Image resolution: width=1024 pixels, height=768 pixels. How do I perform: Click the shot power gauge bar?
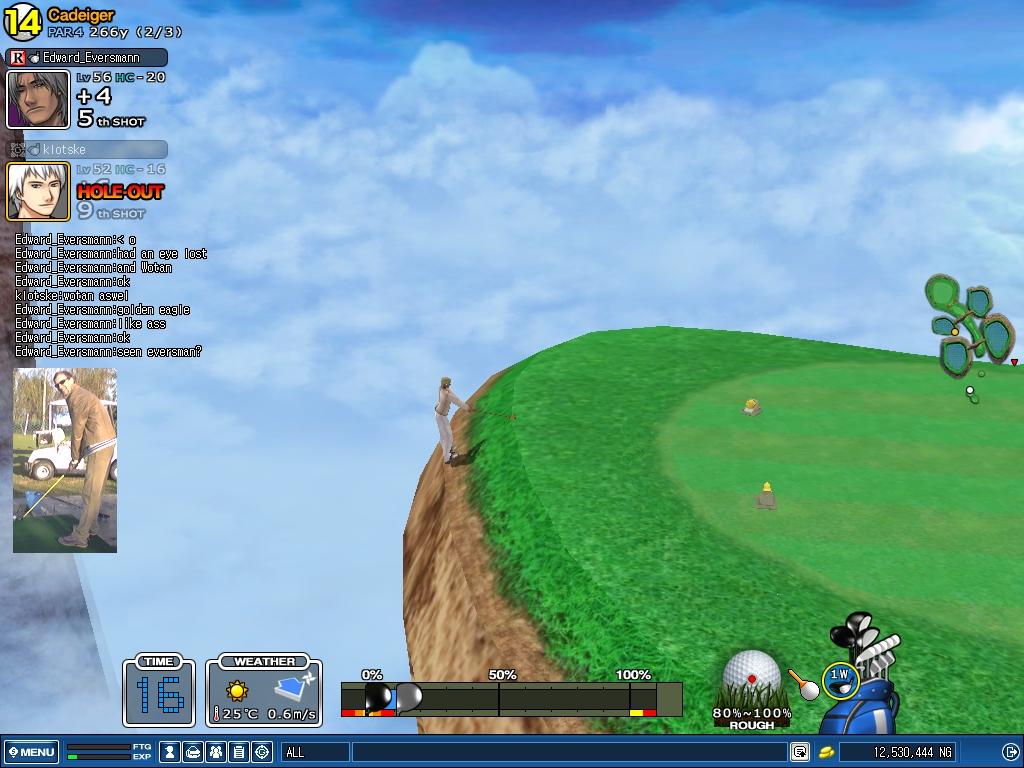(511, 698)
